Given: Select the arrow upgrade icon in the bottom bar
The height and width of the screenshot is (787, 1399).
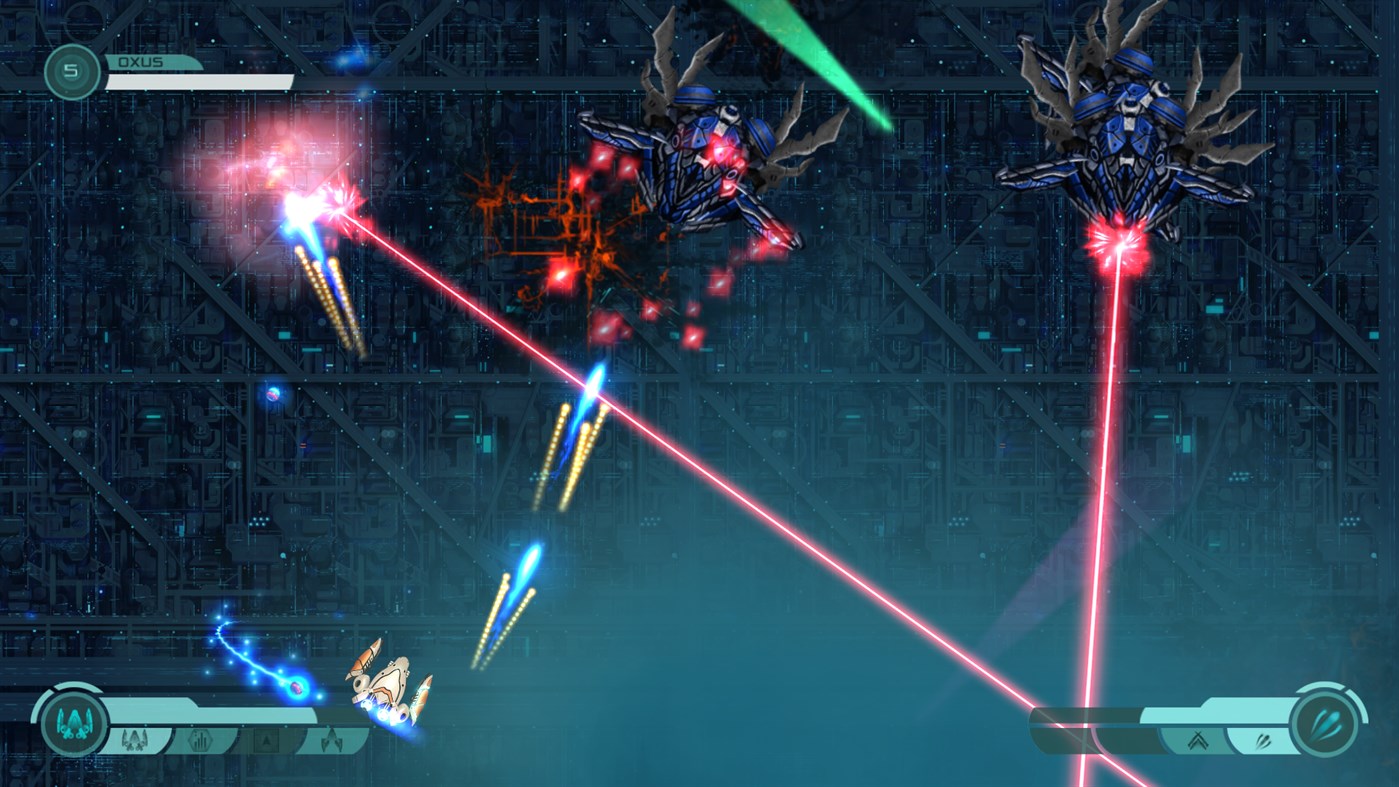Looking at the screenshot, I should tap(265, 739).
